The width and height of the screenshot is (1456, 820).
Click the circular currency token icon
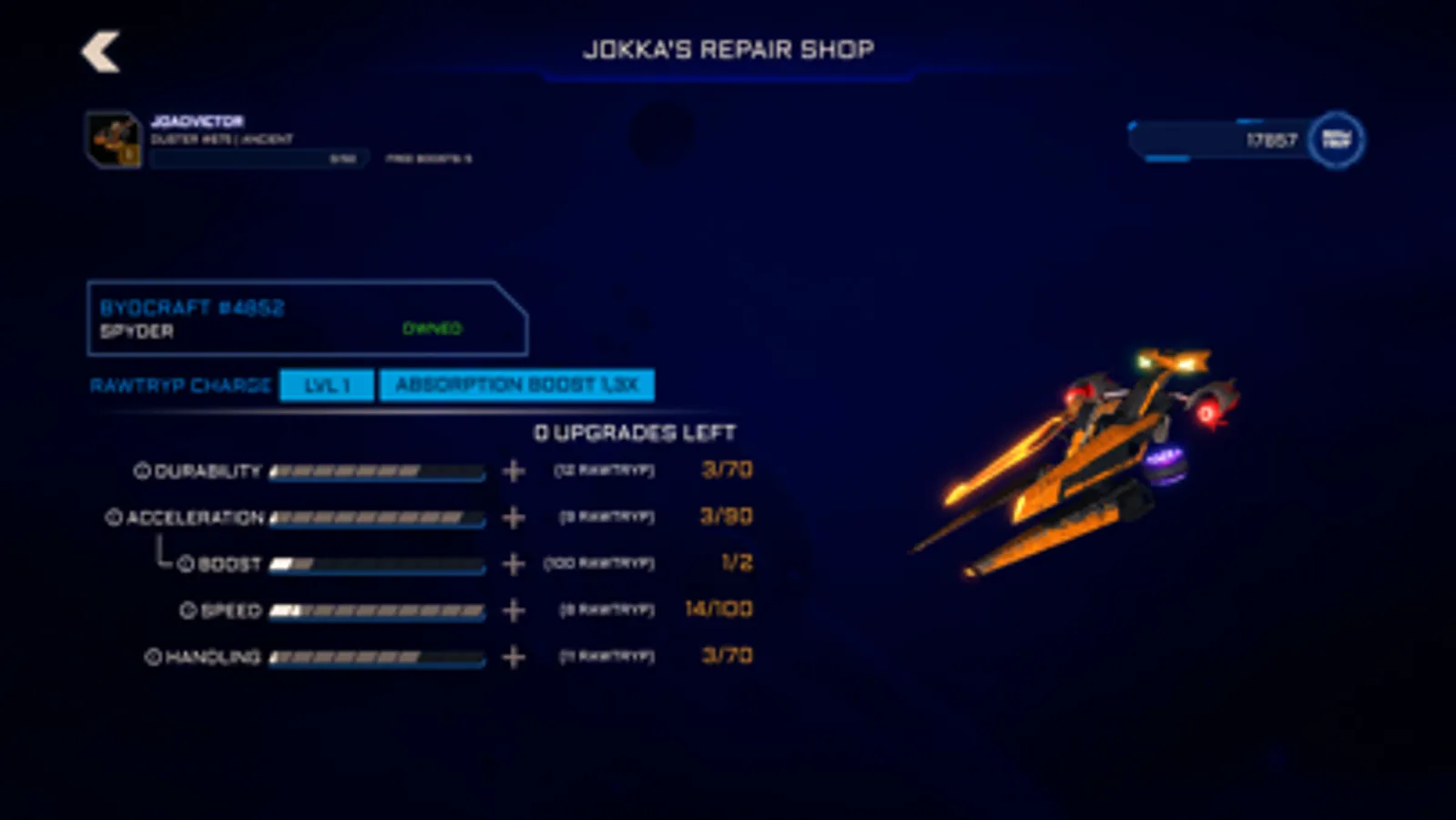[1336, 138]
